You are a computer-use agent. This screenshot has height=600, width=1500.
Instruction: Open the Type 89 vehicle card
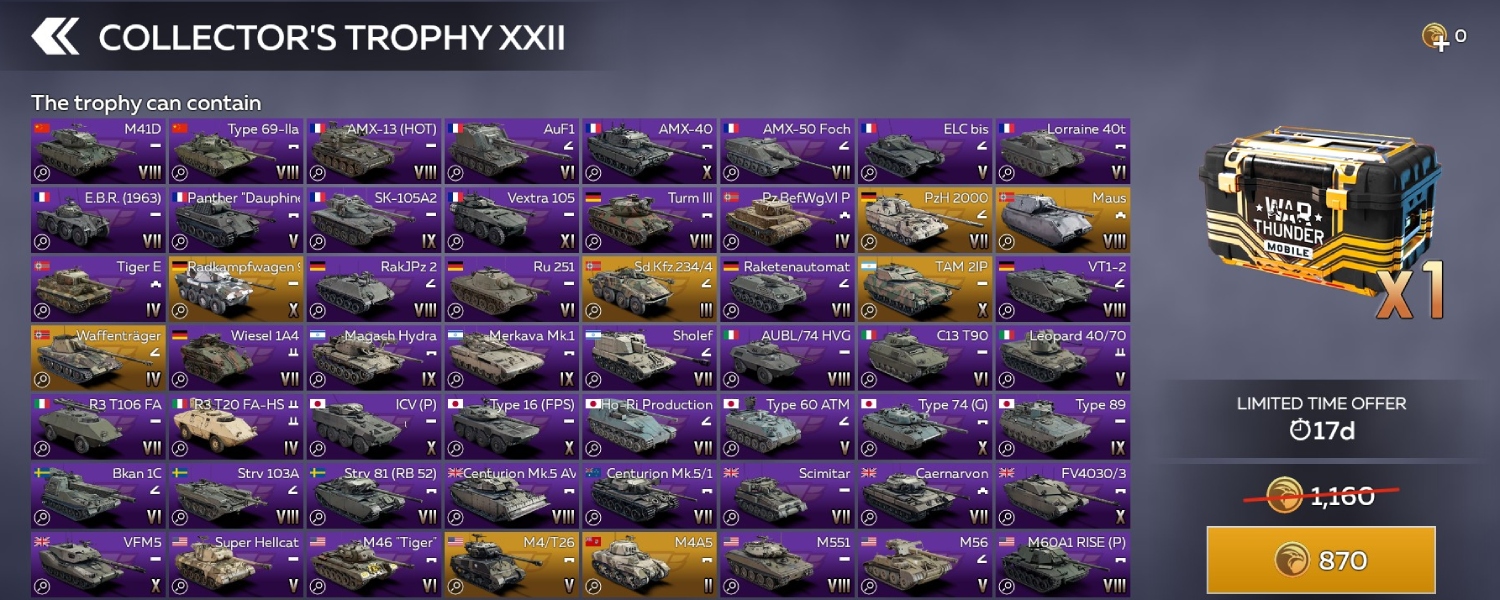(1063, 427)
